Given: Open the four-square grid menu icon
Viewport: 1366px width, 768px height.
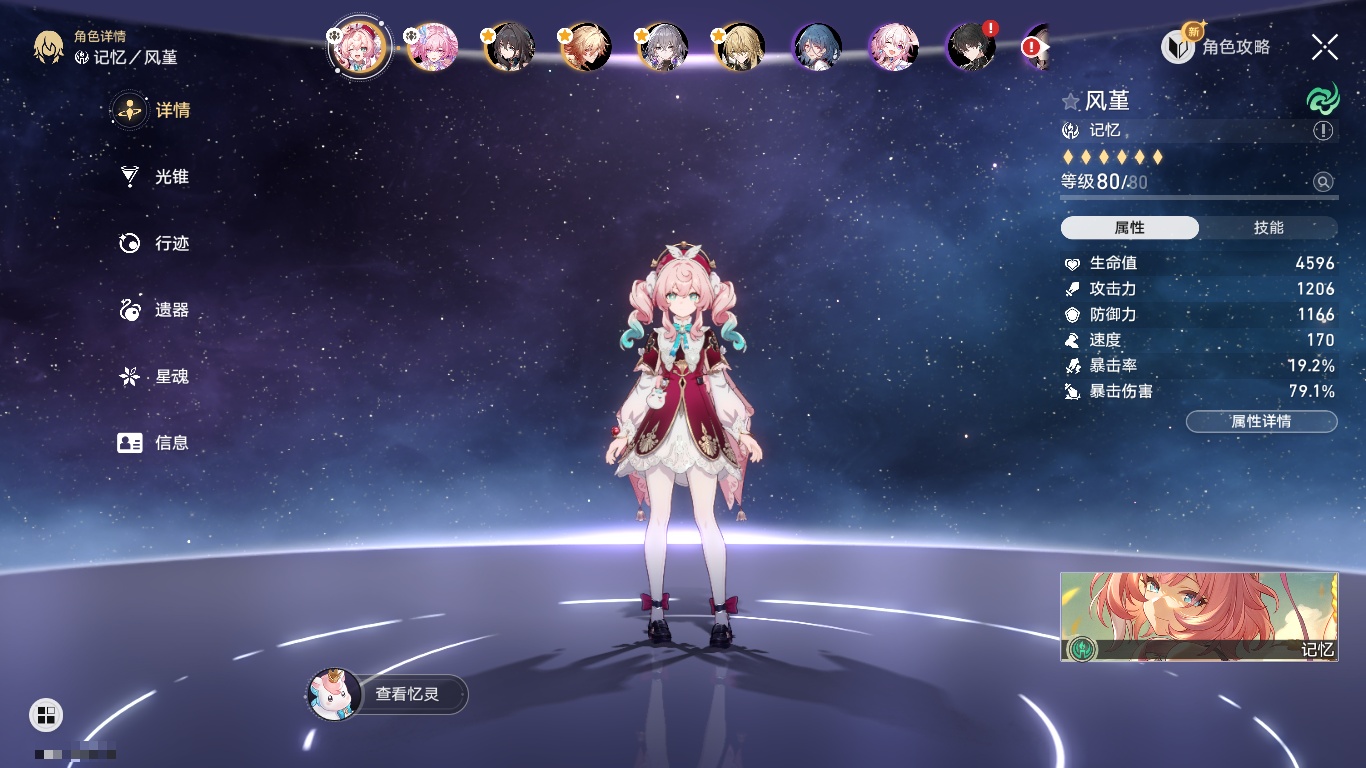Looking at the screenshot, I should click(46, 714).
